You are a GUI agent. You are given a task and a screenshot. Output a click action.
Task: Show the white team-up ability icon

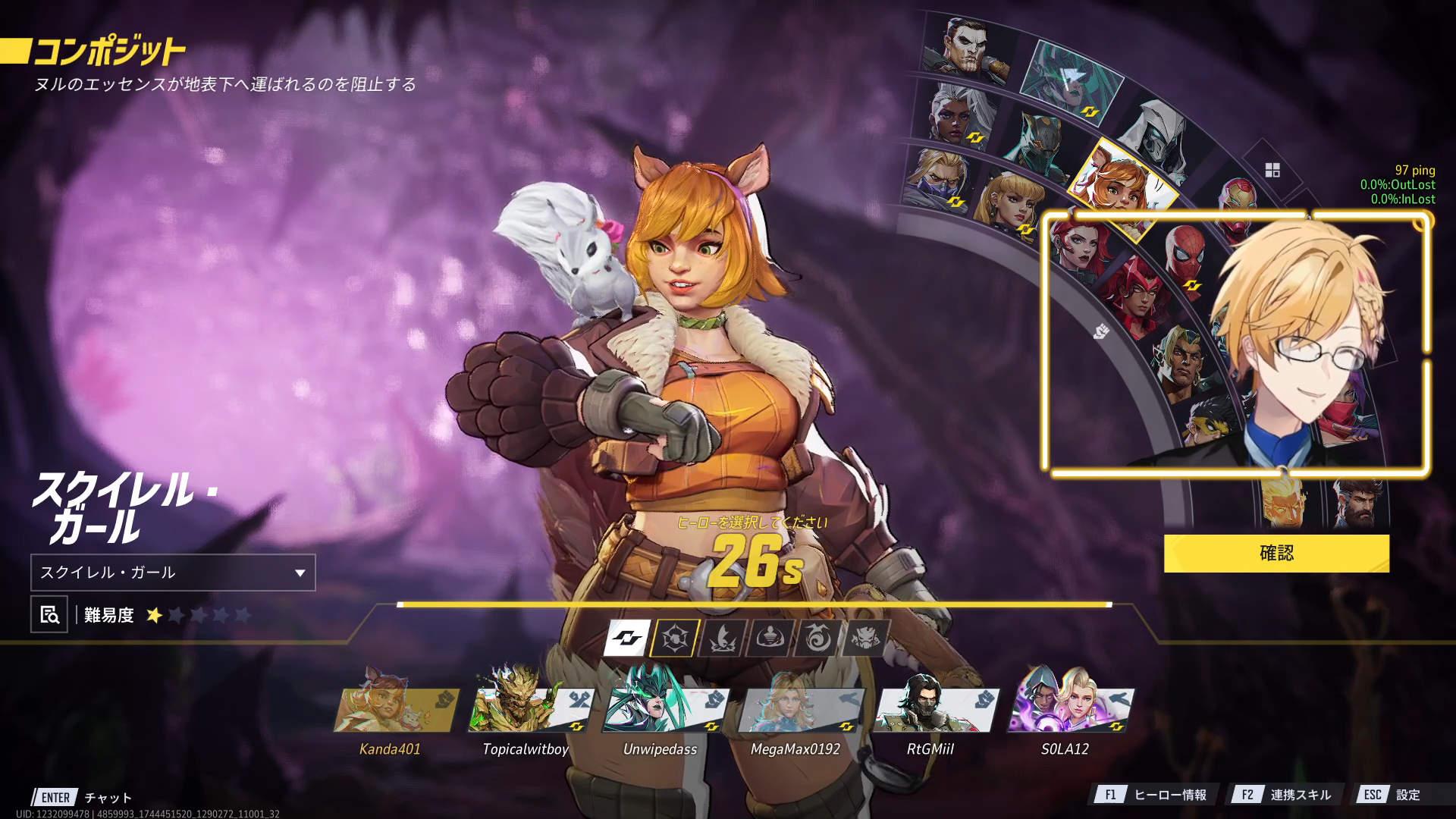pyautogui.click(x=627, y=638)
